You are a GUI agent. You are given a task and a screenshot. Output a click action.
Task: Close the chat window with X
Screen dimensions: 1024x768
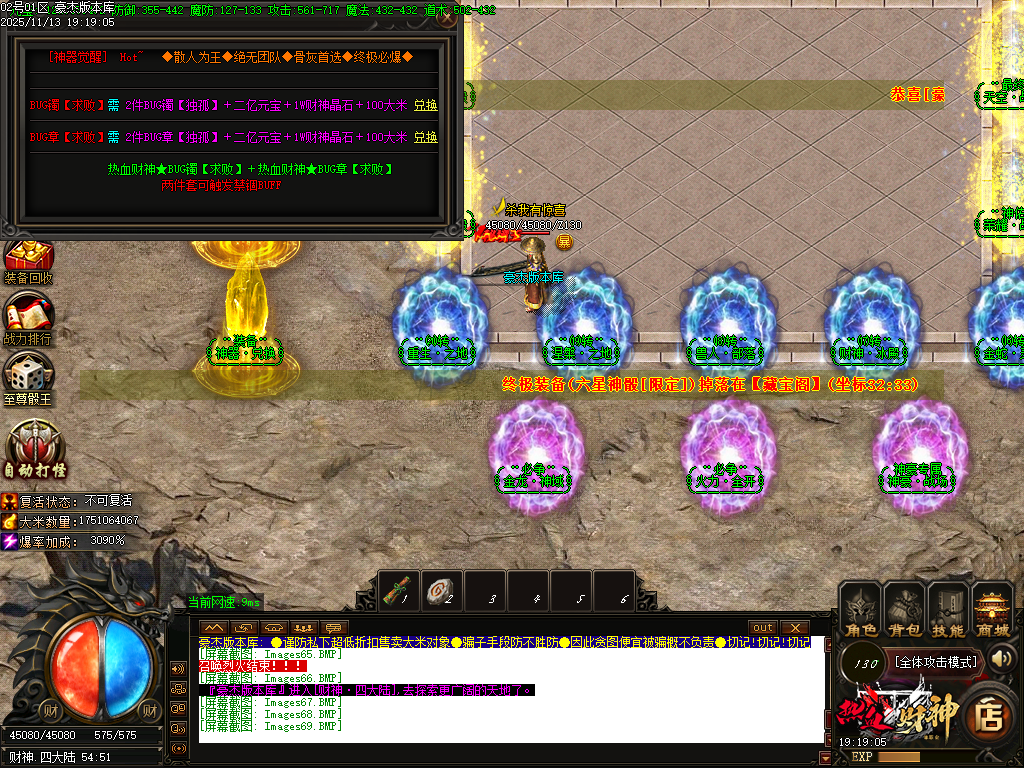pos(795,627)
